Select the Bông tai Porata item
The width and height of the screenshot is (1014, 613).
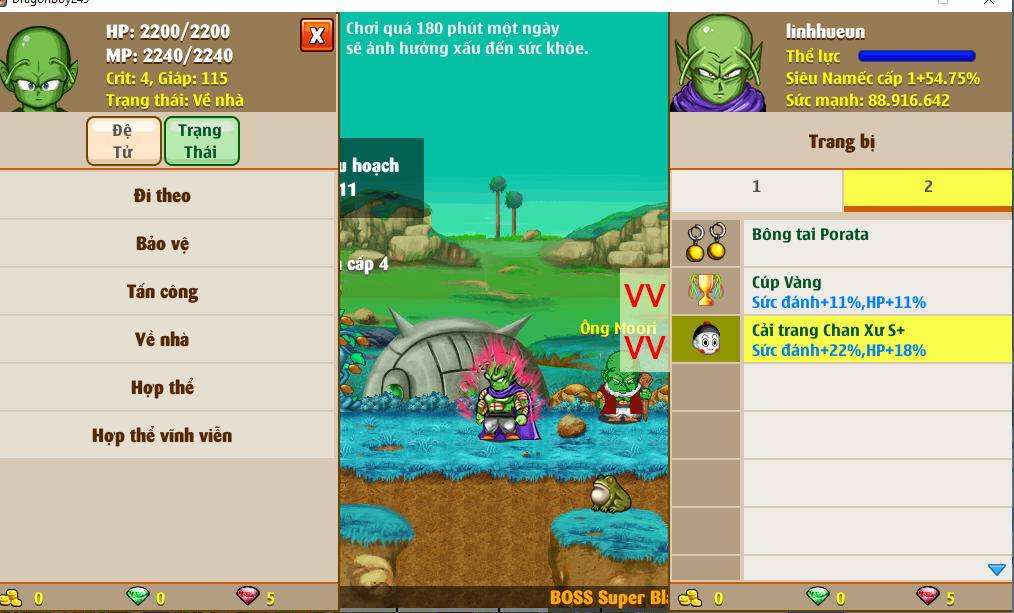coord(876,243)
